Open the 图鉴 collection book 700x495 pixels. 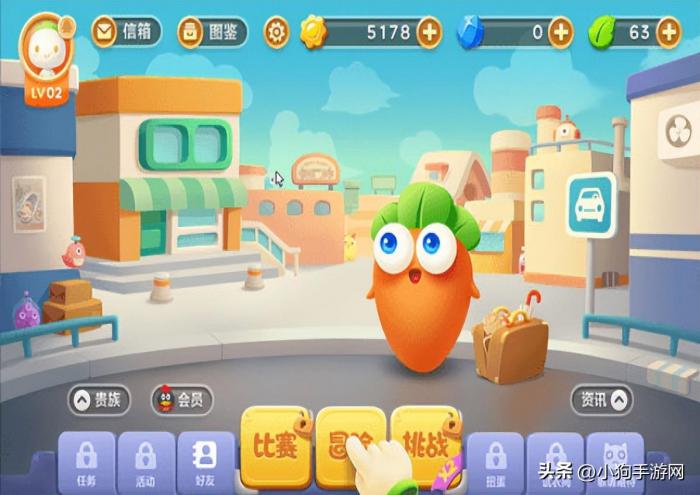(212, 32)
